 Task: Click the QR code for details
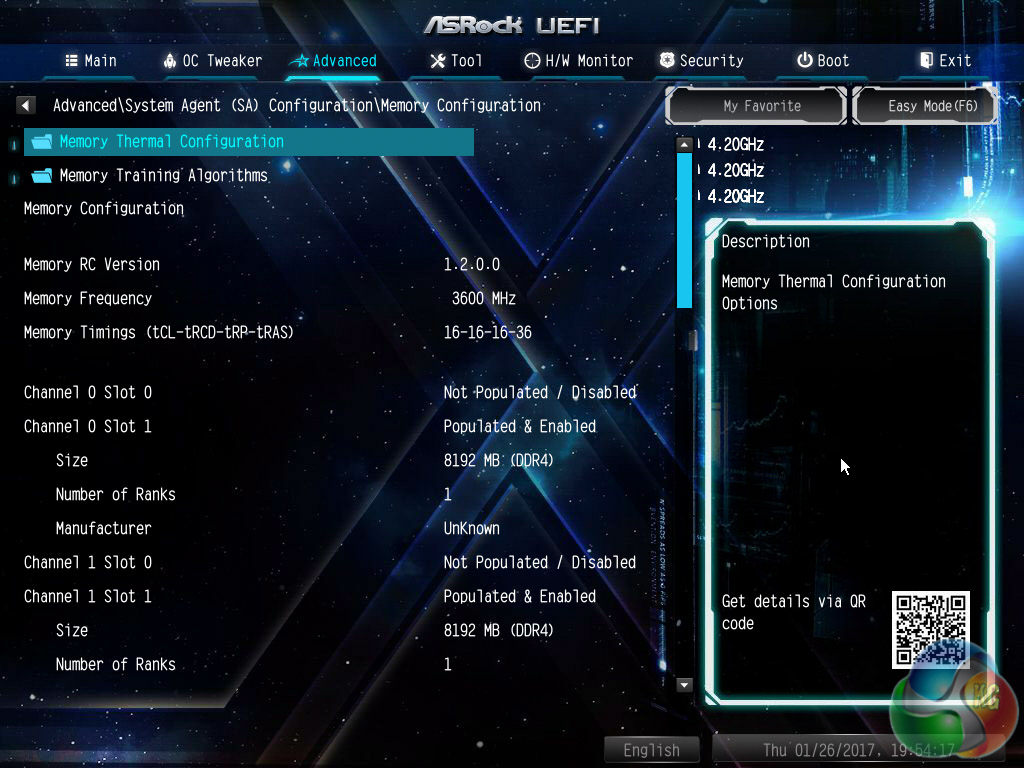point(930,629)
